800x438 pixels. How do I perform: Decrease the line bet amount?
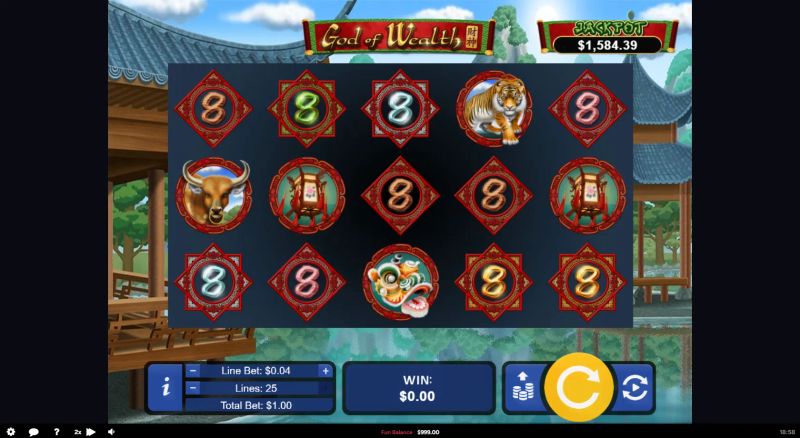(192, 370)
